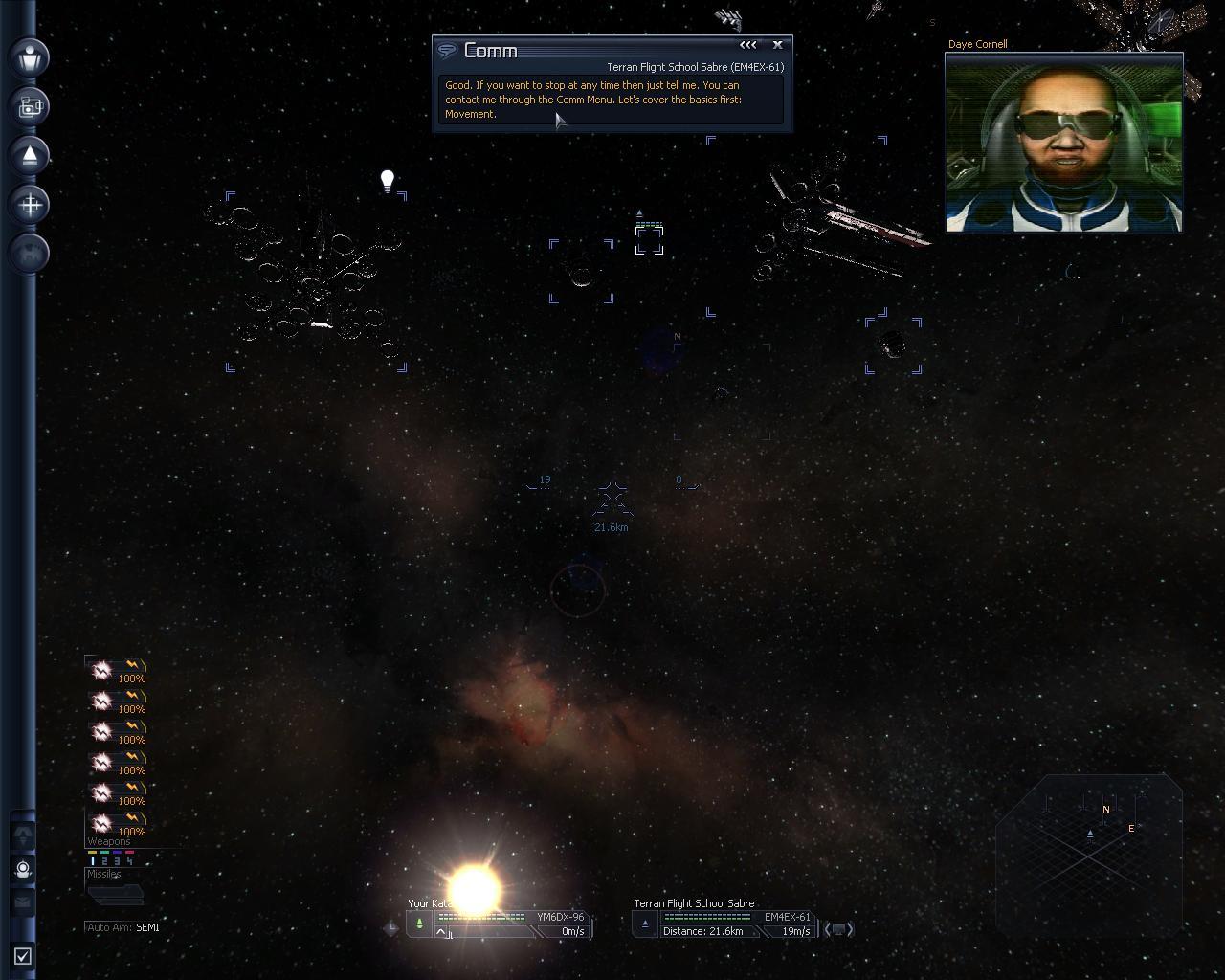Select weapon group 1
Viewport: 1225px width, 980px height.
click(94, 861)
